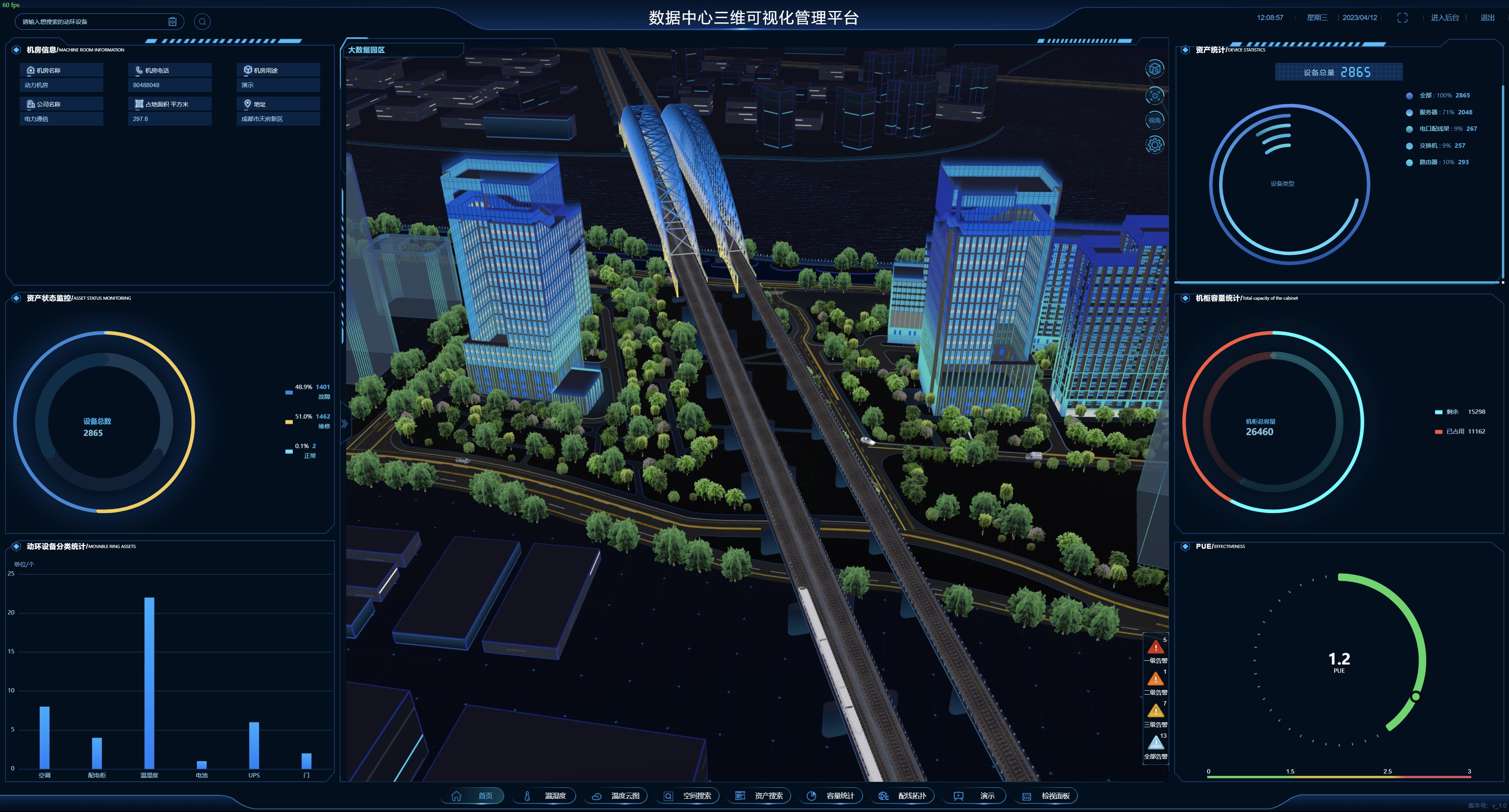This screenshot has width=1509, height=812.
Task: Show the 容量统计 page
Action: (x=832, y=796)
